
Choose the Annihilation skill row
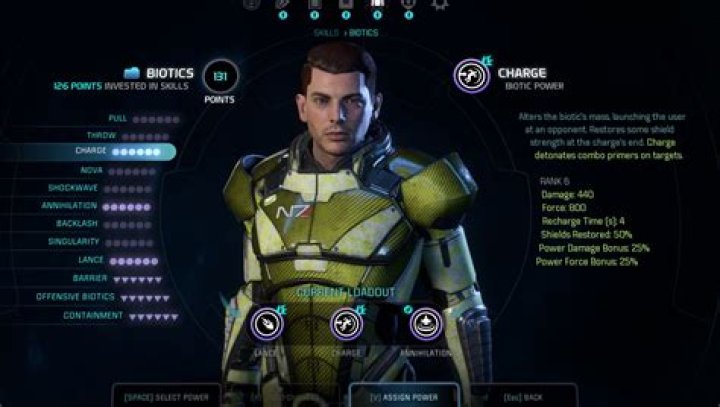(x=108, y=206)
